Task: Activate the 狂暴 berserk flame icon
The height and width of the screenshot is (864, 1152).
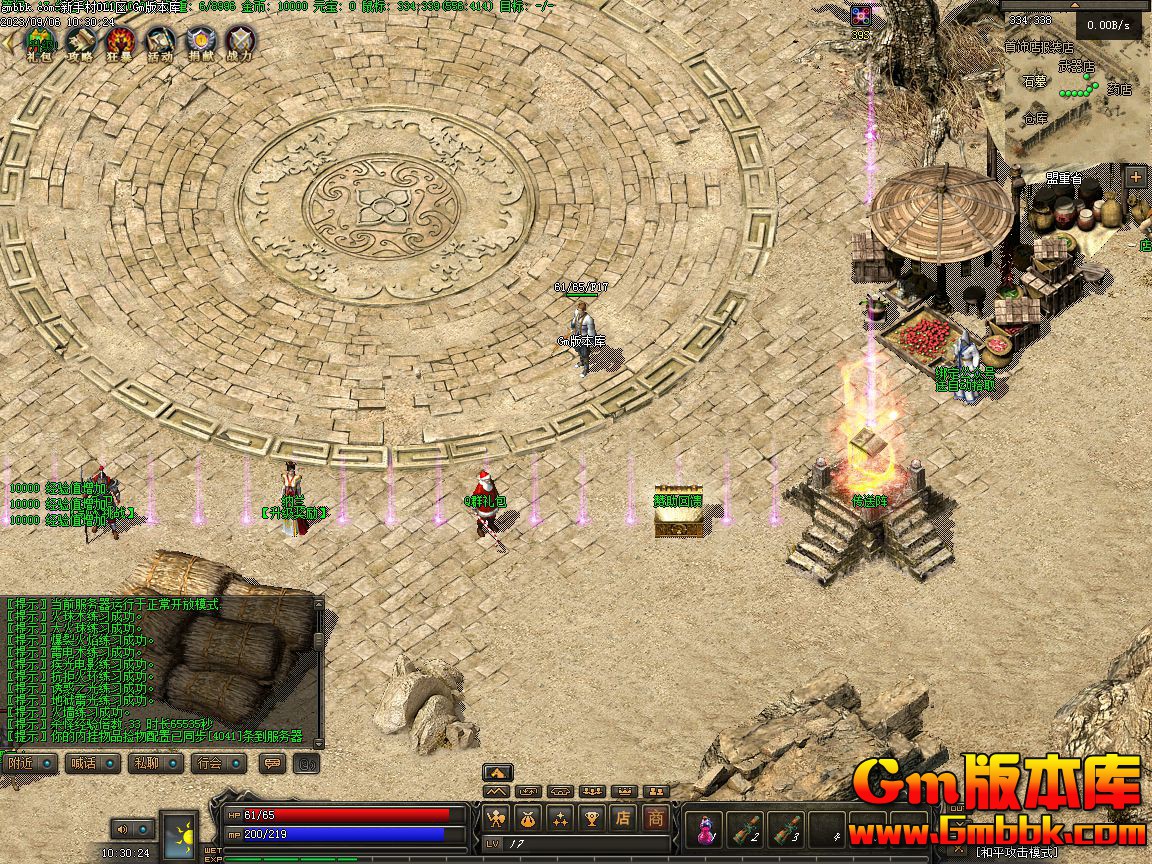Action: click(120, 42)
